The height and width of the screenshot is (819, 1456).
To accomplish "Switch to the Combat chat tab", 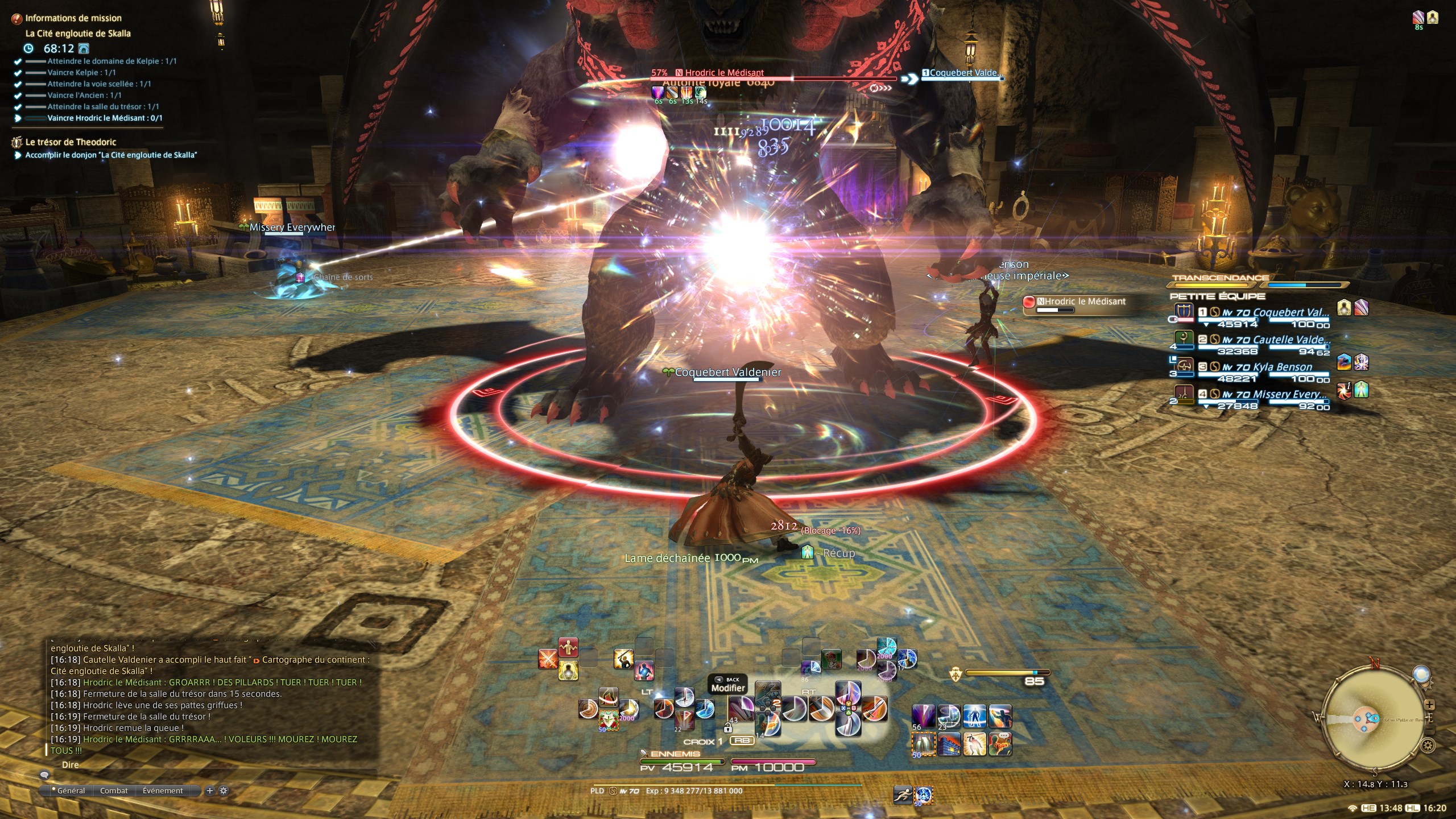I will [x=114, y=791].
